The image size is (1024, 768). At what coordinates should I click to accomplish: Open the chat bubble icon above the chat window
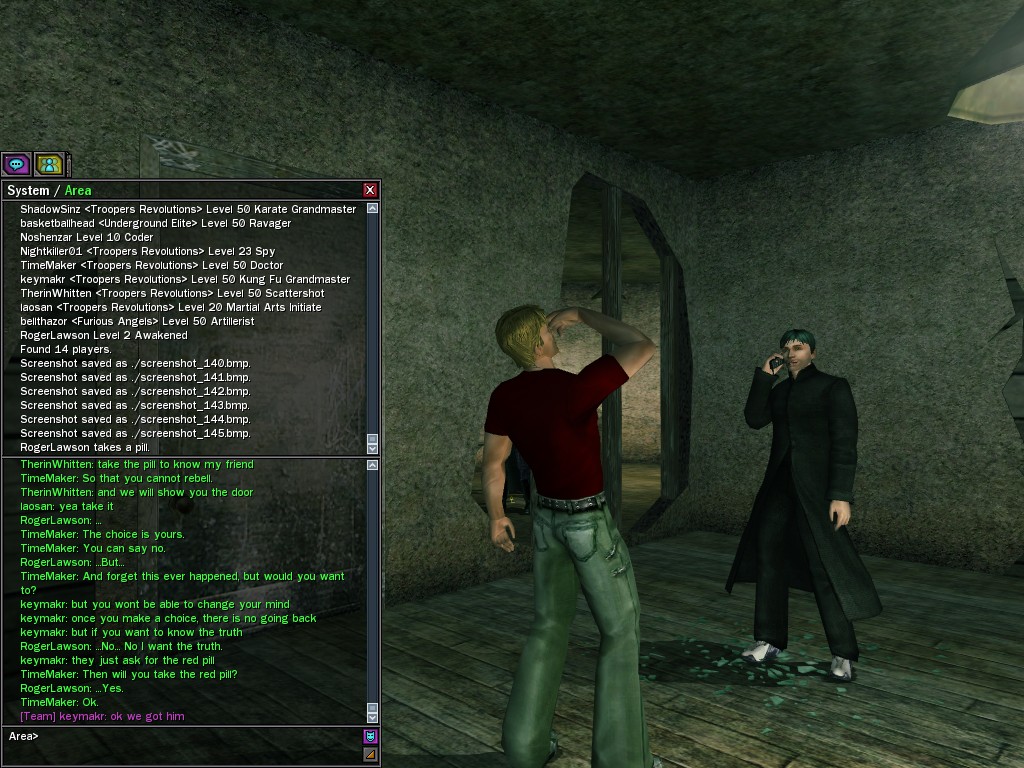[16, 164]
